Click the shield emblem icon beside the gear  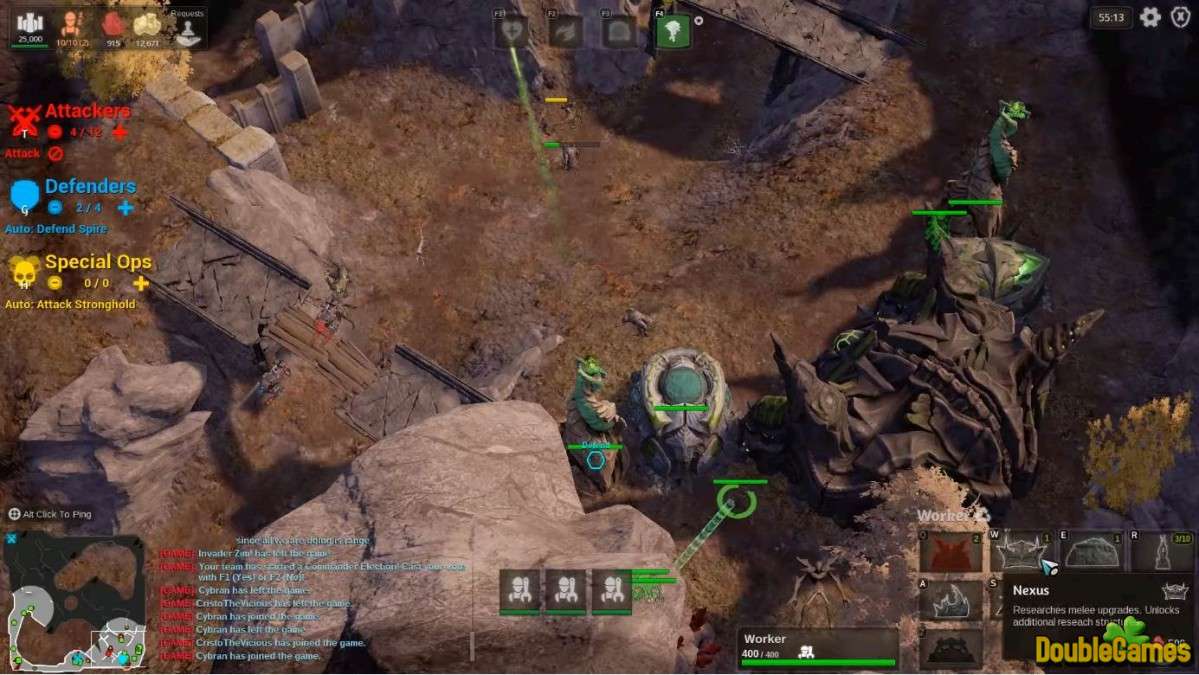pyautogui.click(x=1180, y=17)
